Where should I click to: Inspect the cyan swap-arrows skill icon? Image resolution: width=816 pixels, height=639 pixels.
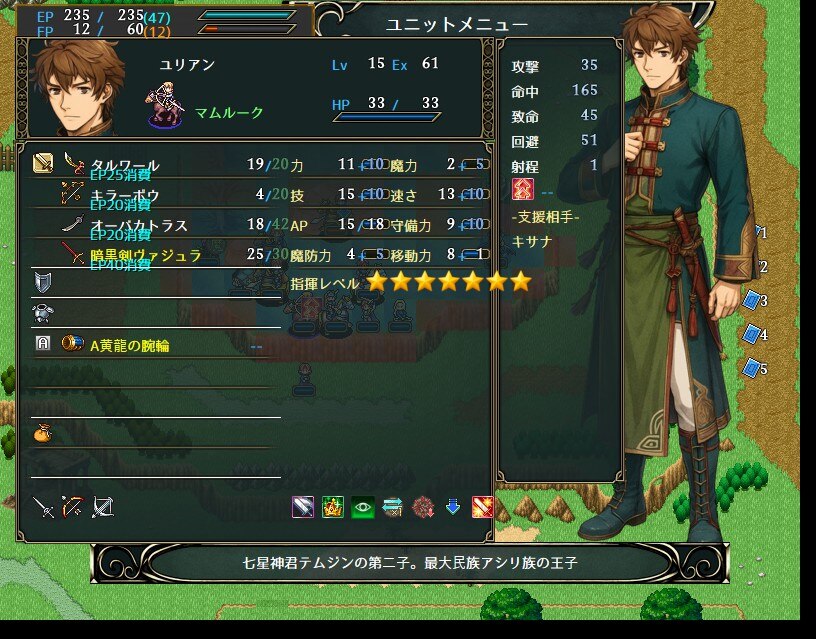point(392,507)
